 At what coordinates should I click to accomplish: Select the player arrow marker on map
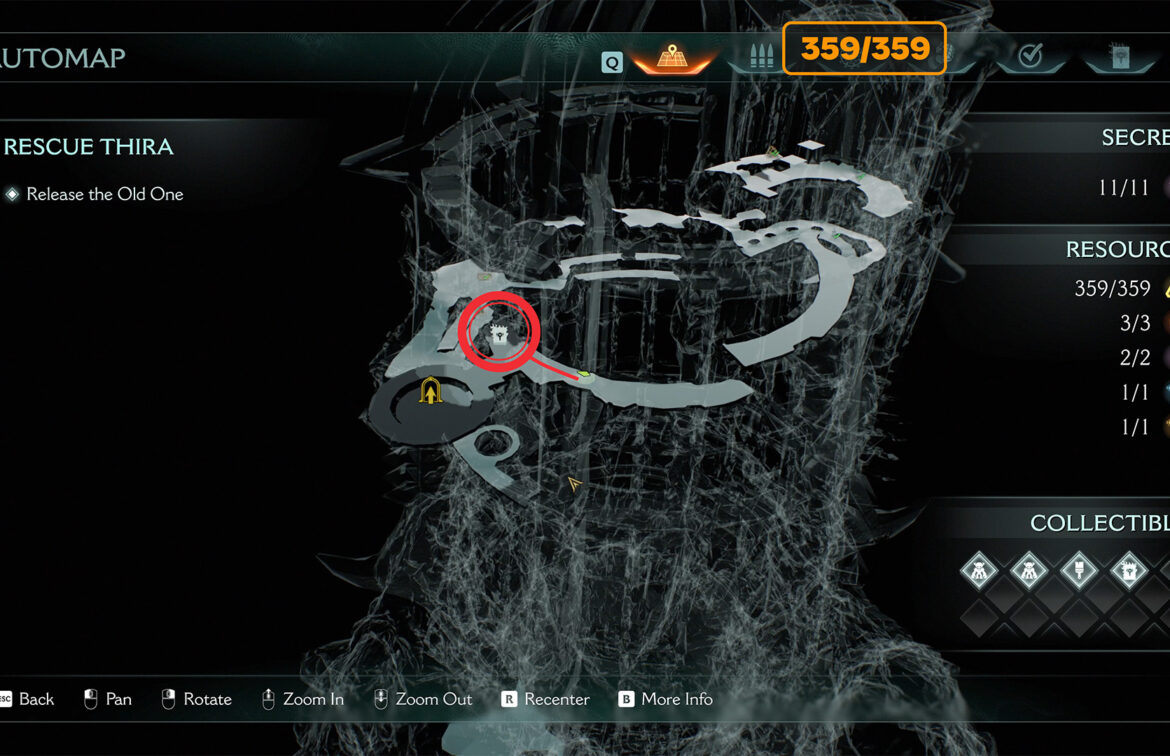(574, 484)
